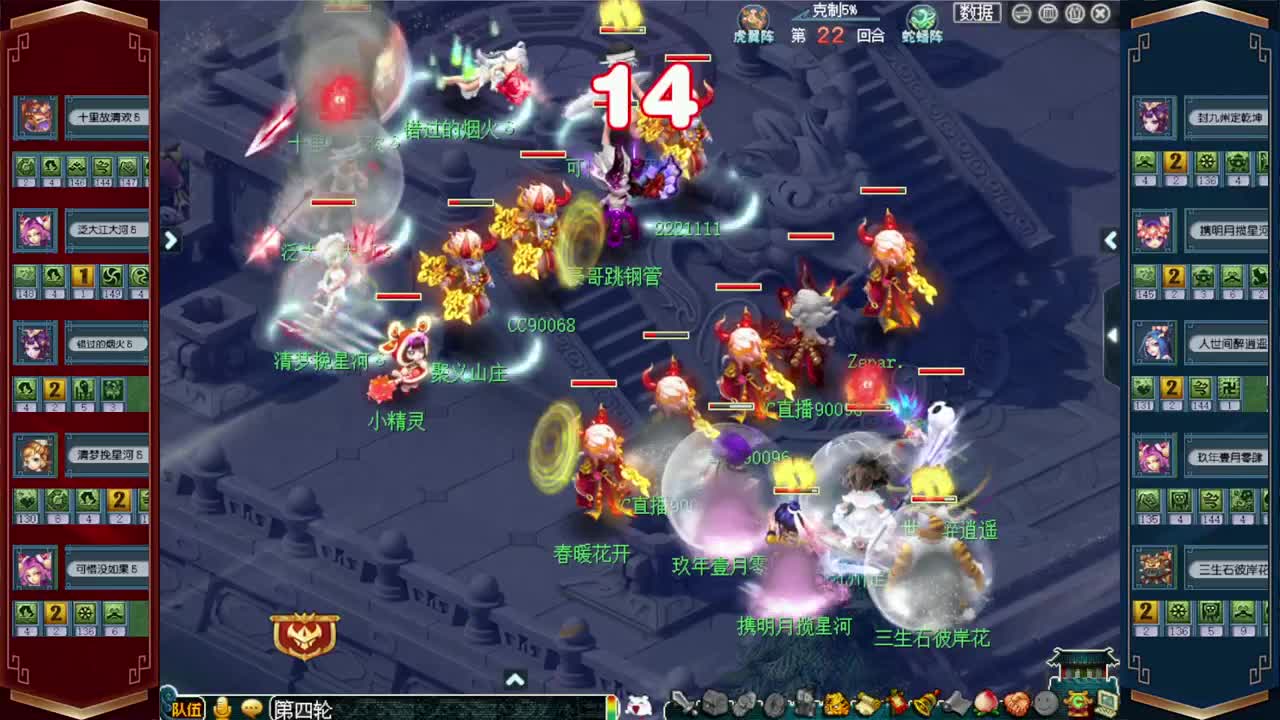Screen dimensions: 1280x720
Task: Click the 数据 data button
Action: [976, 12]
